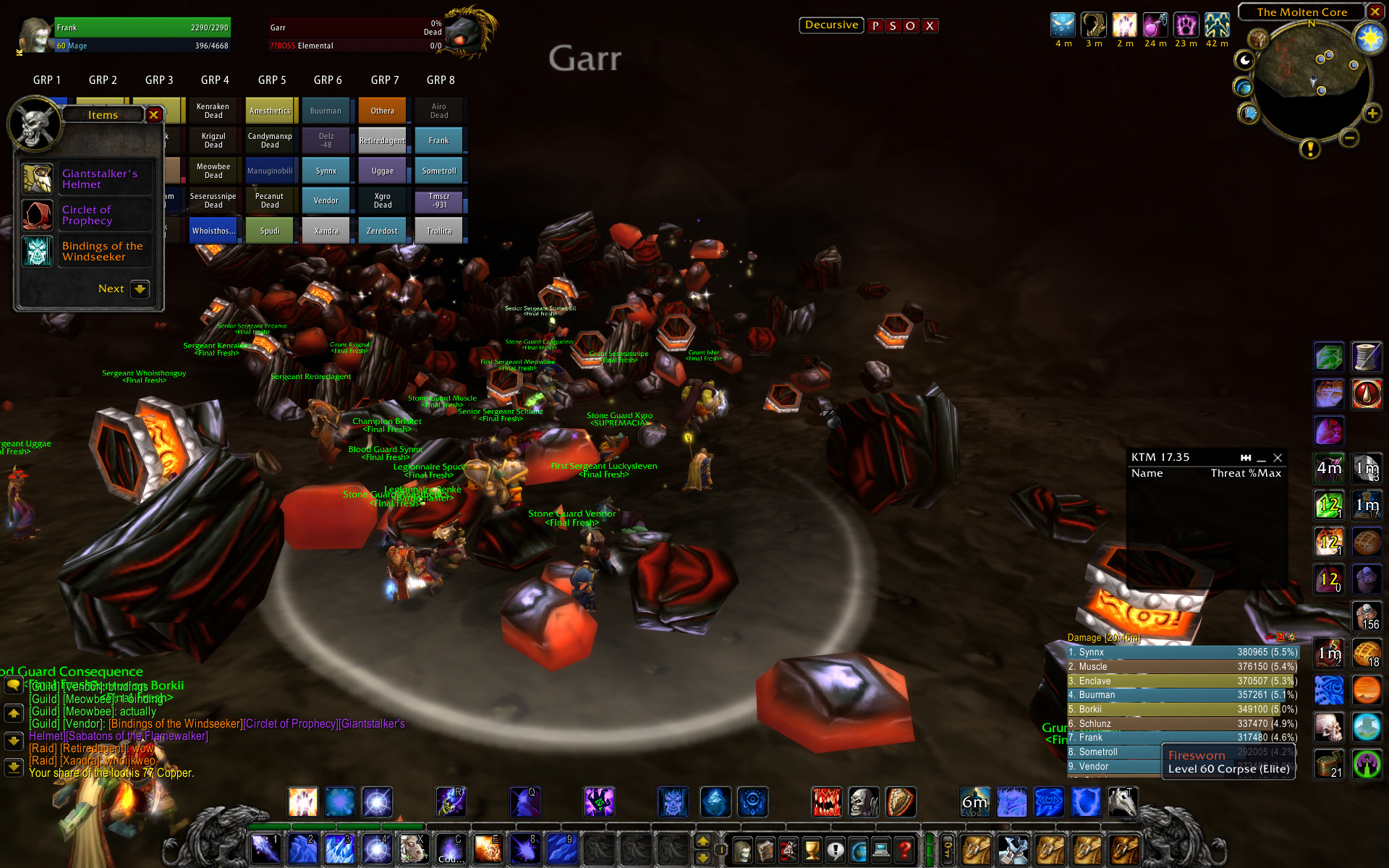
Task: Click Trollita's raid frame
Action: 439,231
